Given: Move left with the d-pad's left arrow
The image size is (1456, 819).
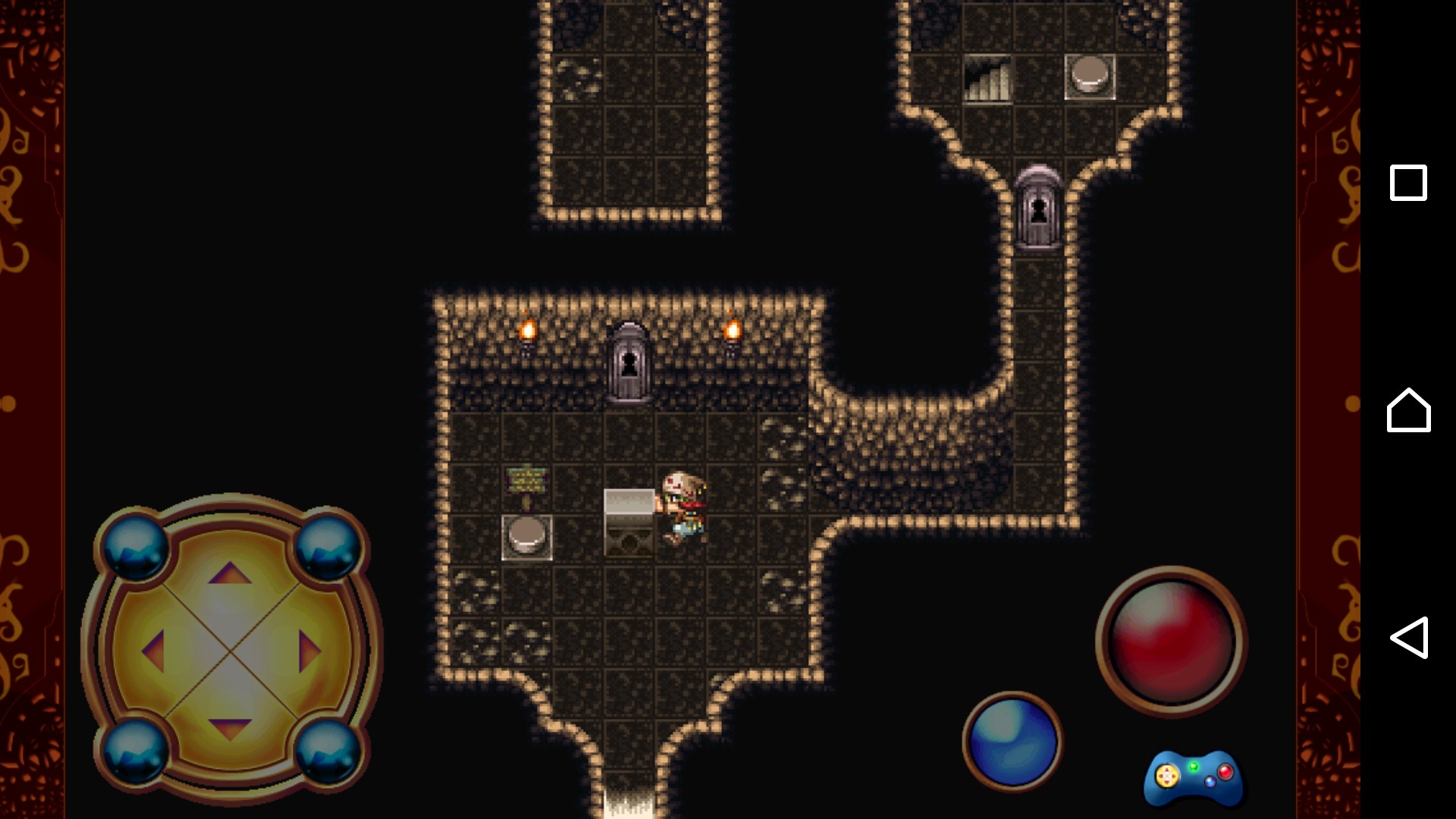Looking at the screenshot, I should point(154,651).
